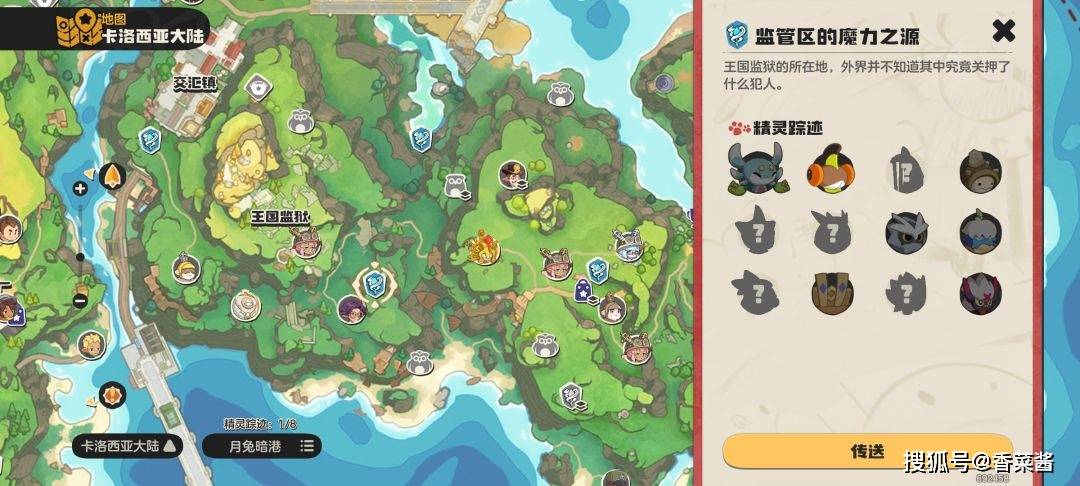Close the 监管区的魔力之源 info panel
Viewport: 1080px width, 486px height.
[1003, 31]
